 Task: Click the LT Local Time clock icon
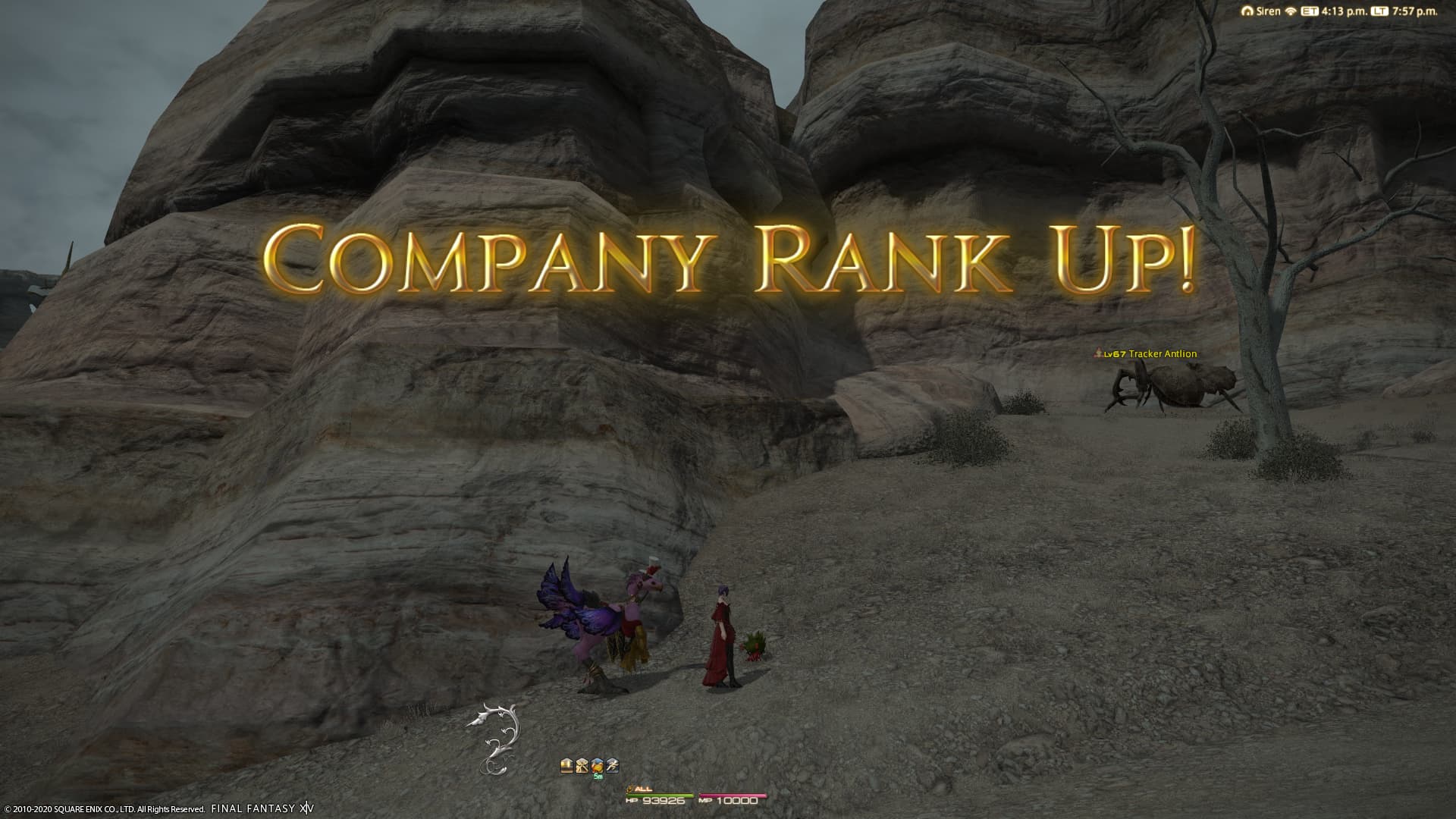[1380, 11]
